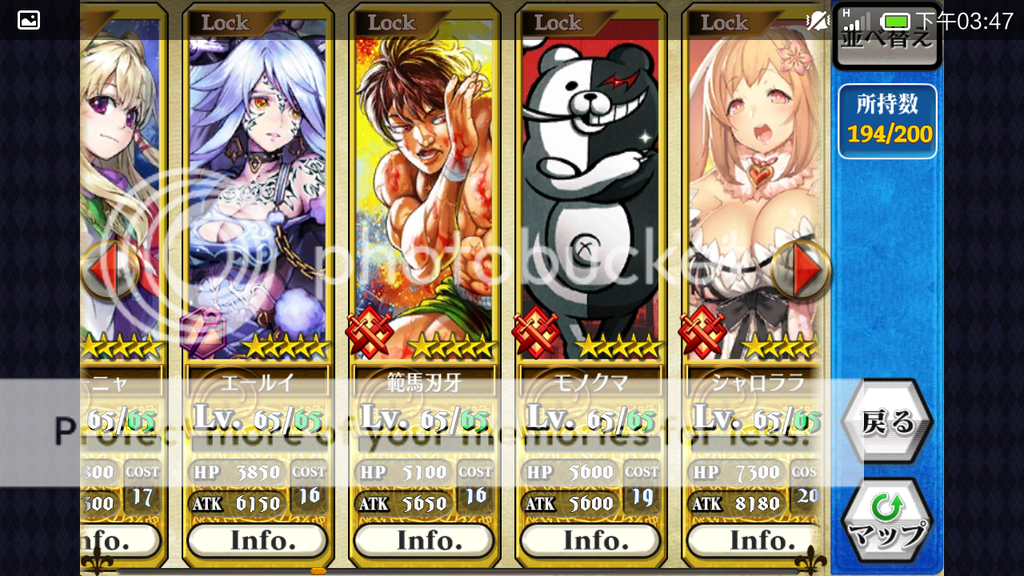
Task: Toggle the Lock tab above シャロララ
Action: tap(724, 22)
